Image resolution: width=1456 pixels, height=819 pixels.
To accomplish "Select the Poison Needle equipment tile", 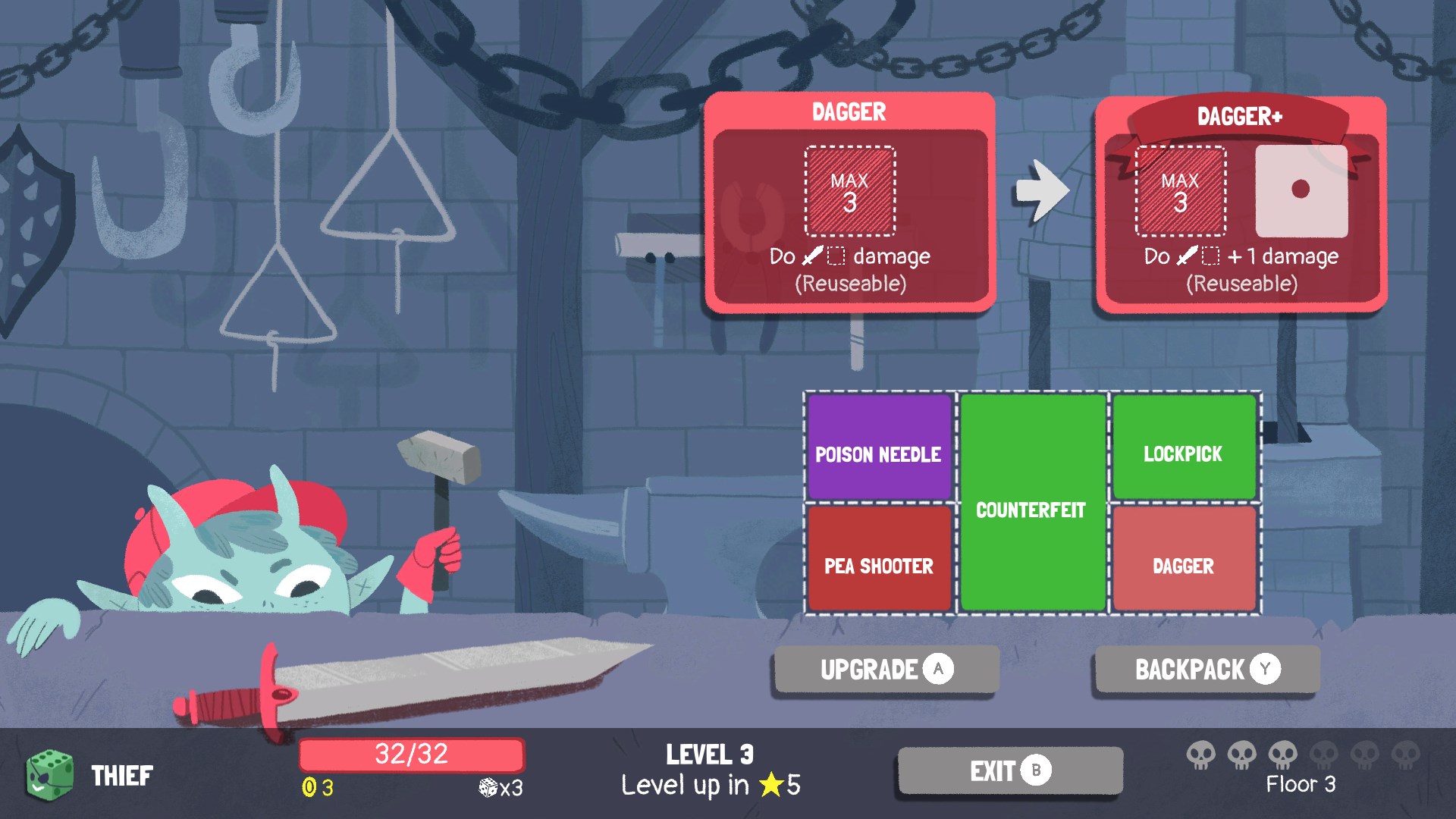I will click(x=878, y=447).
